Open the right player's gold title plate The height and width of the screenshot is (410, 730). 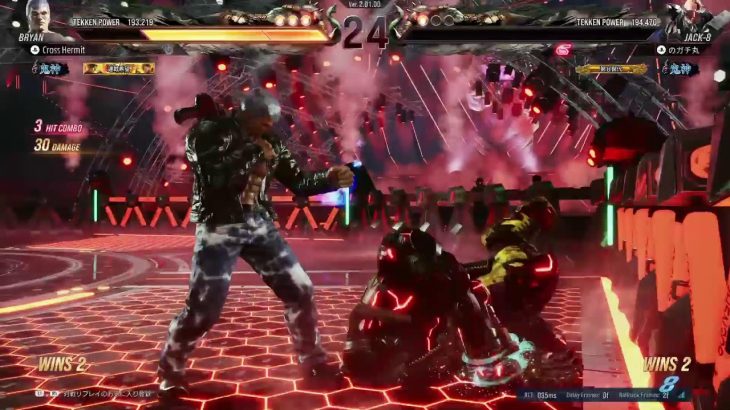click(x=610, y=69)
